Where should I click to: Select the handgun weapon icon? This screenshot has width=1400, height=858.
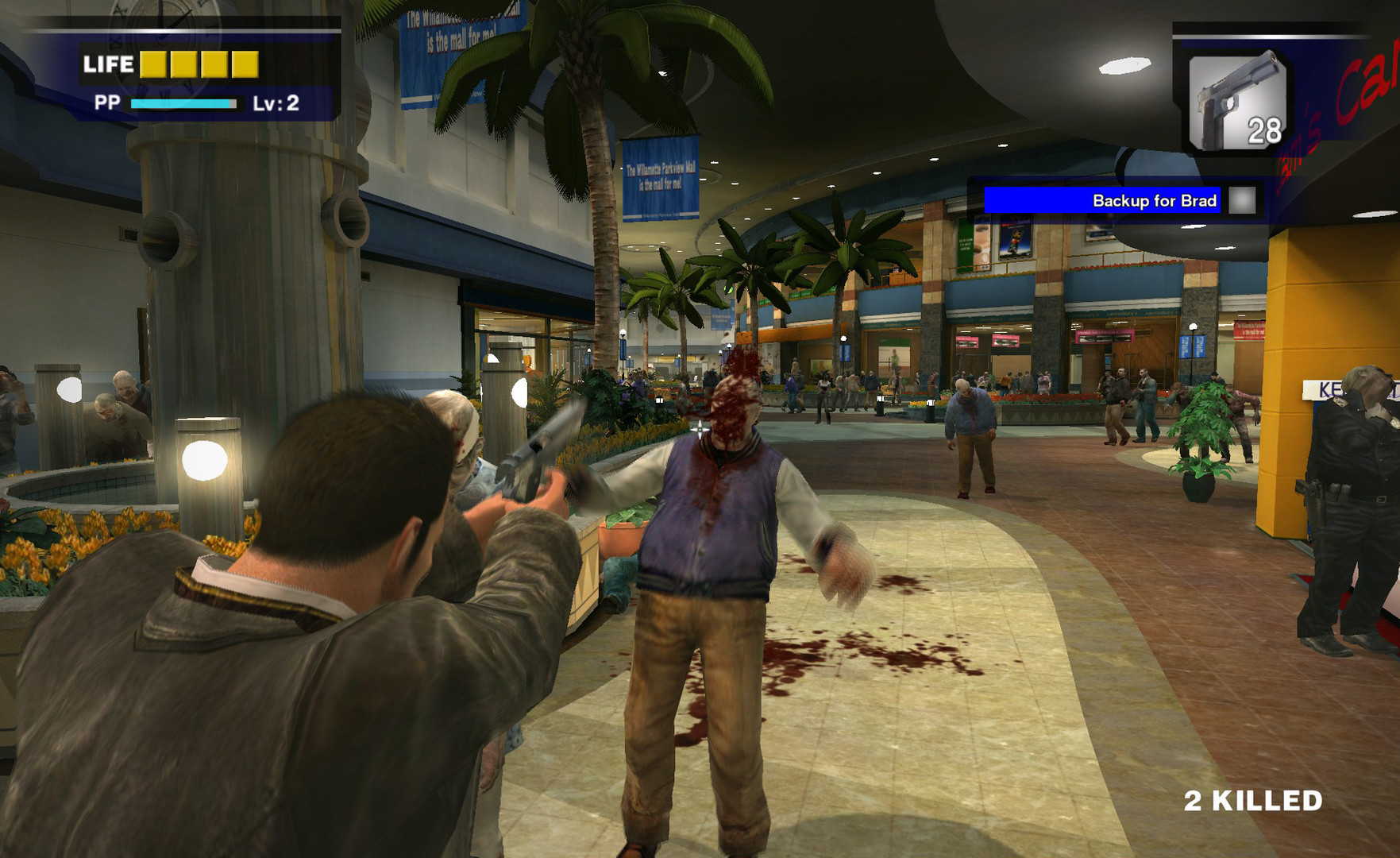pos(1236,91)
